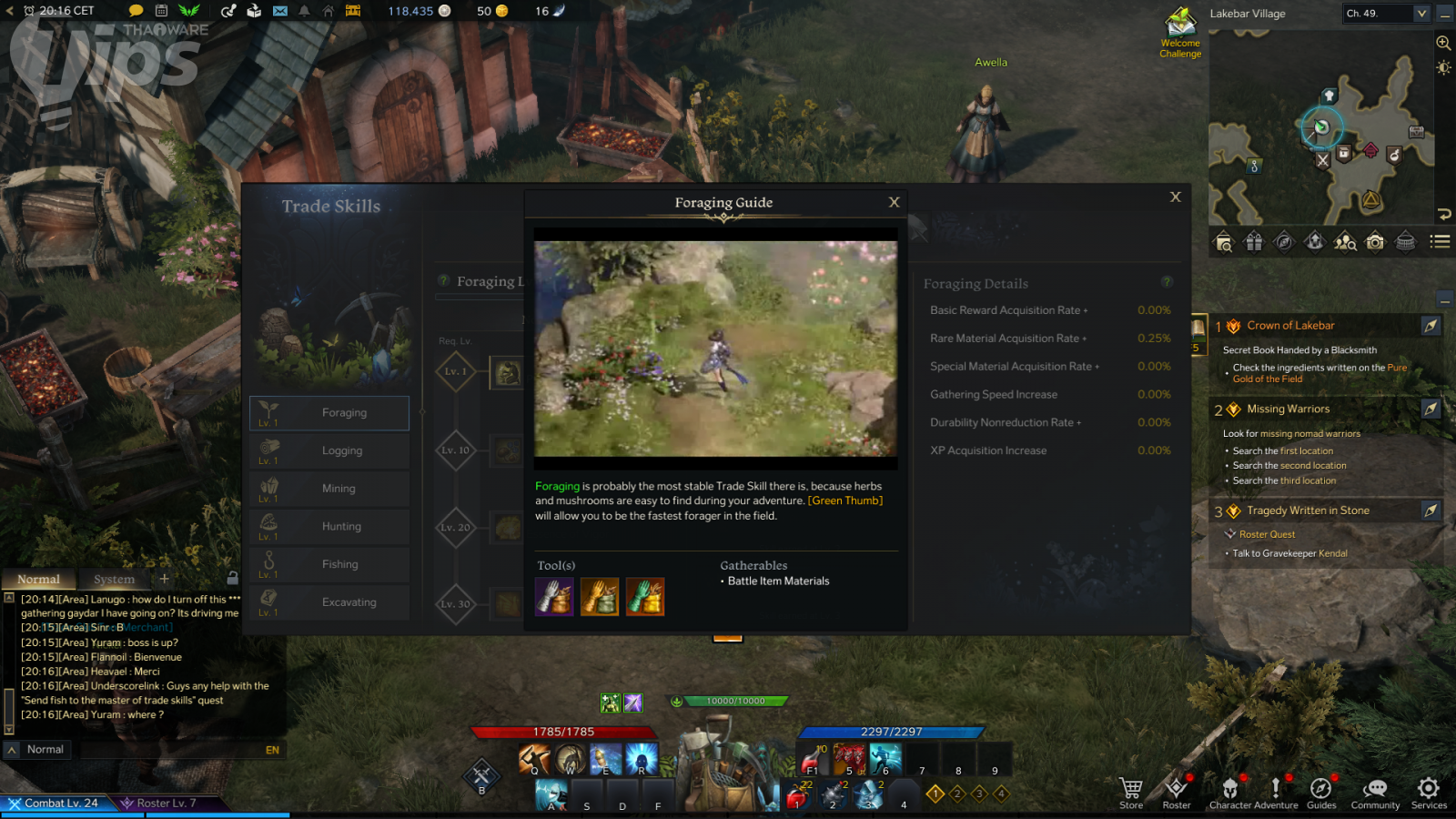This screenshot has height=819, width=1456.
Task: Close the Trade Skills window
Action: (x=1175, y=197)
